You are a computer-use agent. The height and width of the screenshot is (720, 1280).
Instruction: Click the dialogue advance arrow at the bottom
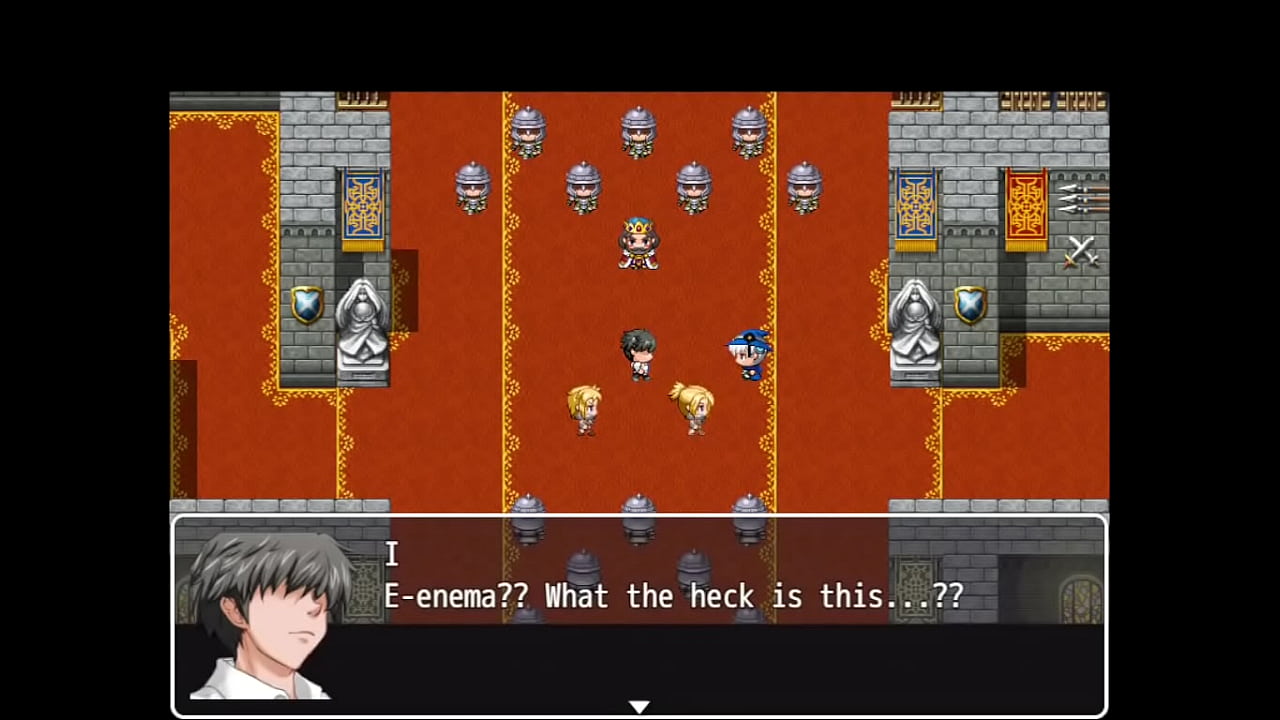(x=640, y=705)
